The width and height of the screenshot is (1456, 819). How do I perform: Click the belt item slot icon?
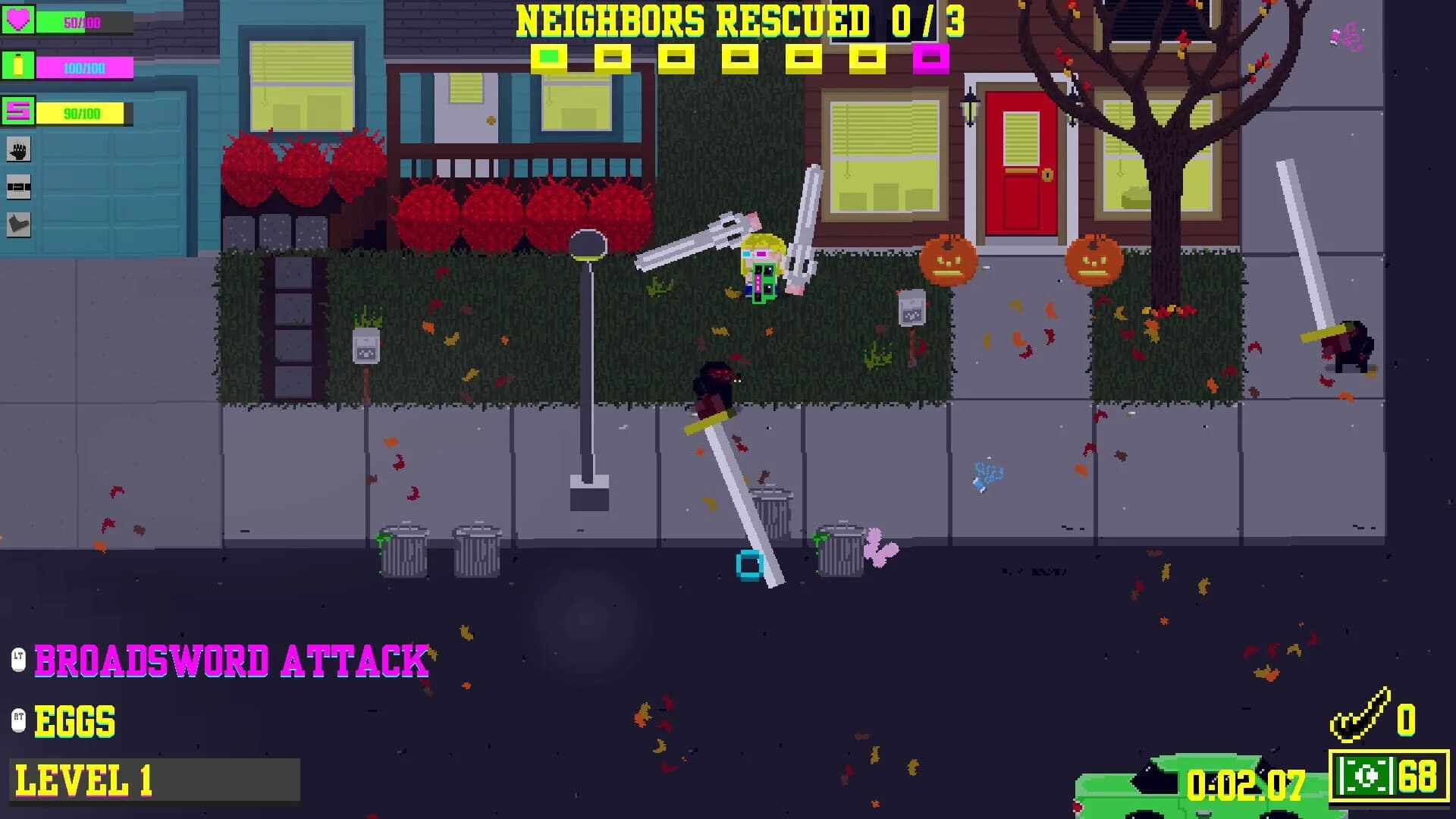pyautogui.click(x=18, y=186)
